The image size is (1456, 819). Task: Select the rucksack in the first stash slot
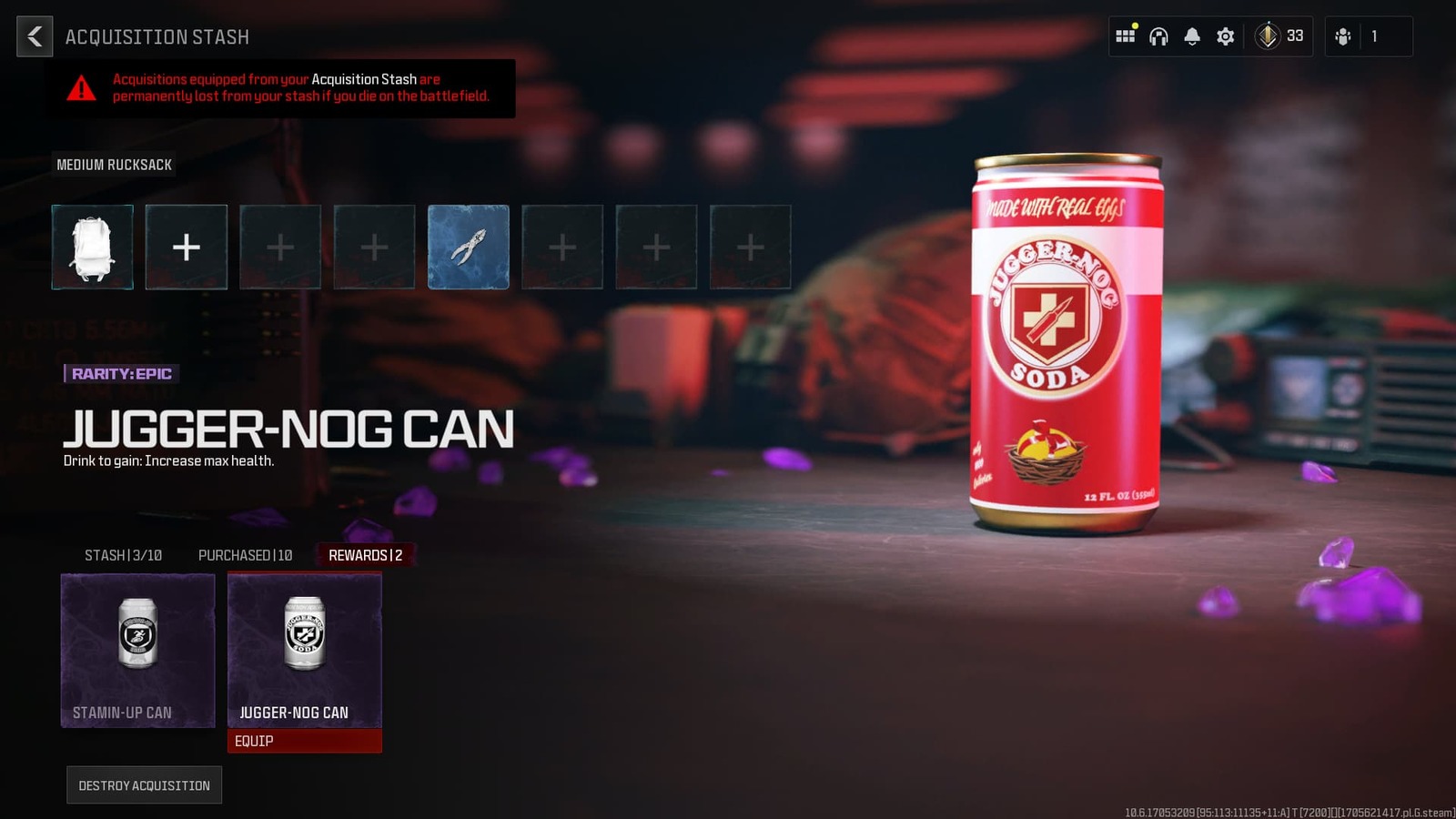(92, 247)
